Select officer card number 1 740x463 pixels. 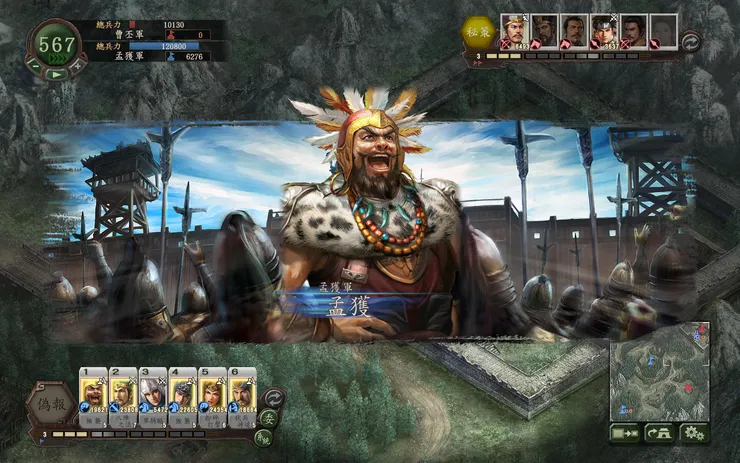[93, 393]
